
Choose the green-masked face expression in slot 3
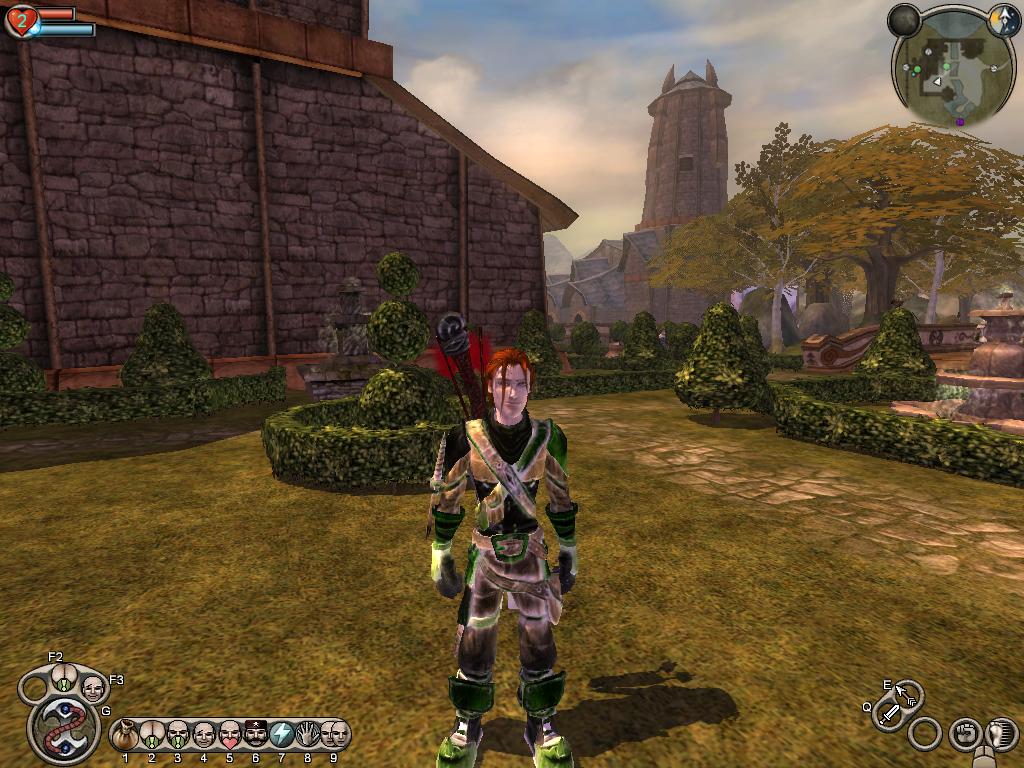[x=178, y=736]
